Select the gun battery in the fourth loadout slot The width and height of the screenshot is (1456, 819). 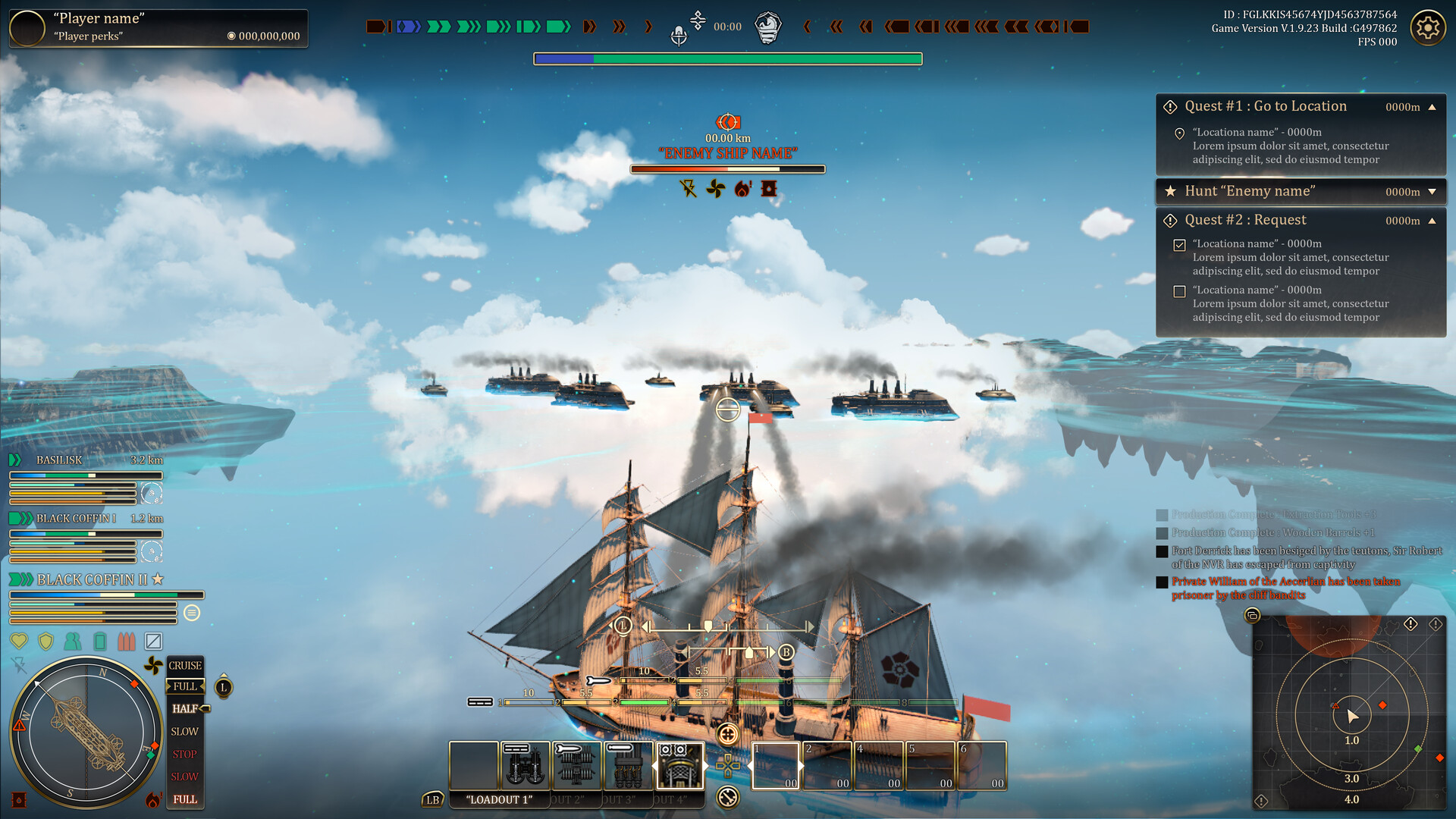click(627, 766)
